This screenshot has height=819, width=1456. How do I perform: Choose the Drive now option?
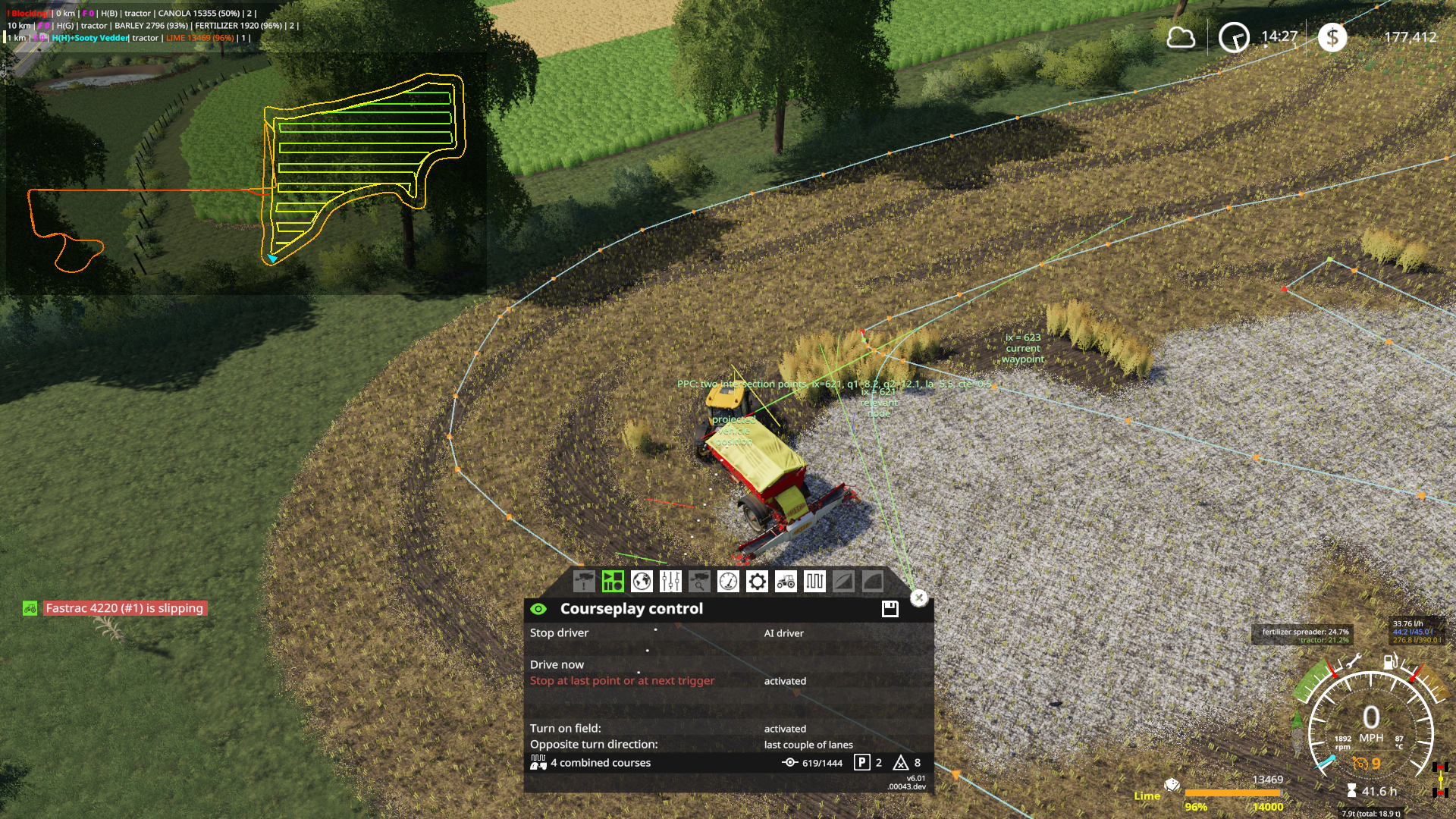pos(557,665)
